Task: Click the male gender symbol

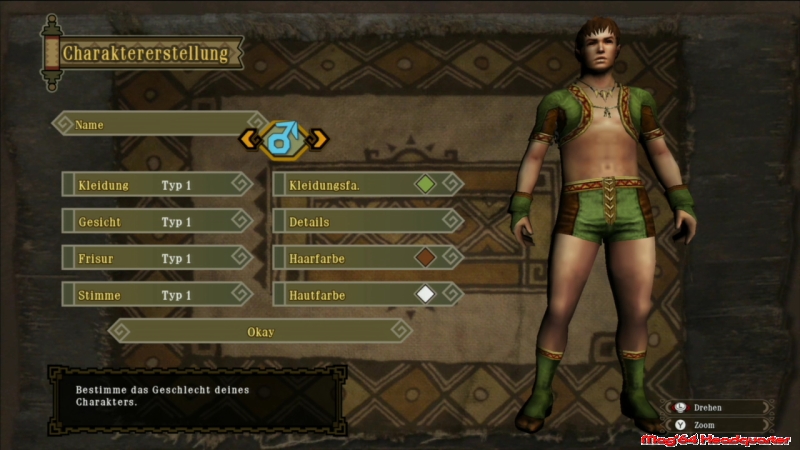Action: (283, 139)
